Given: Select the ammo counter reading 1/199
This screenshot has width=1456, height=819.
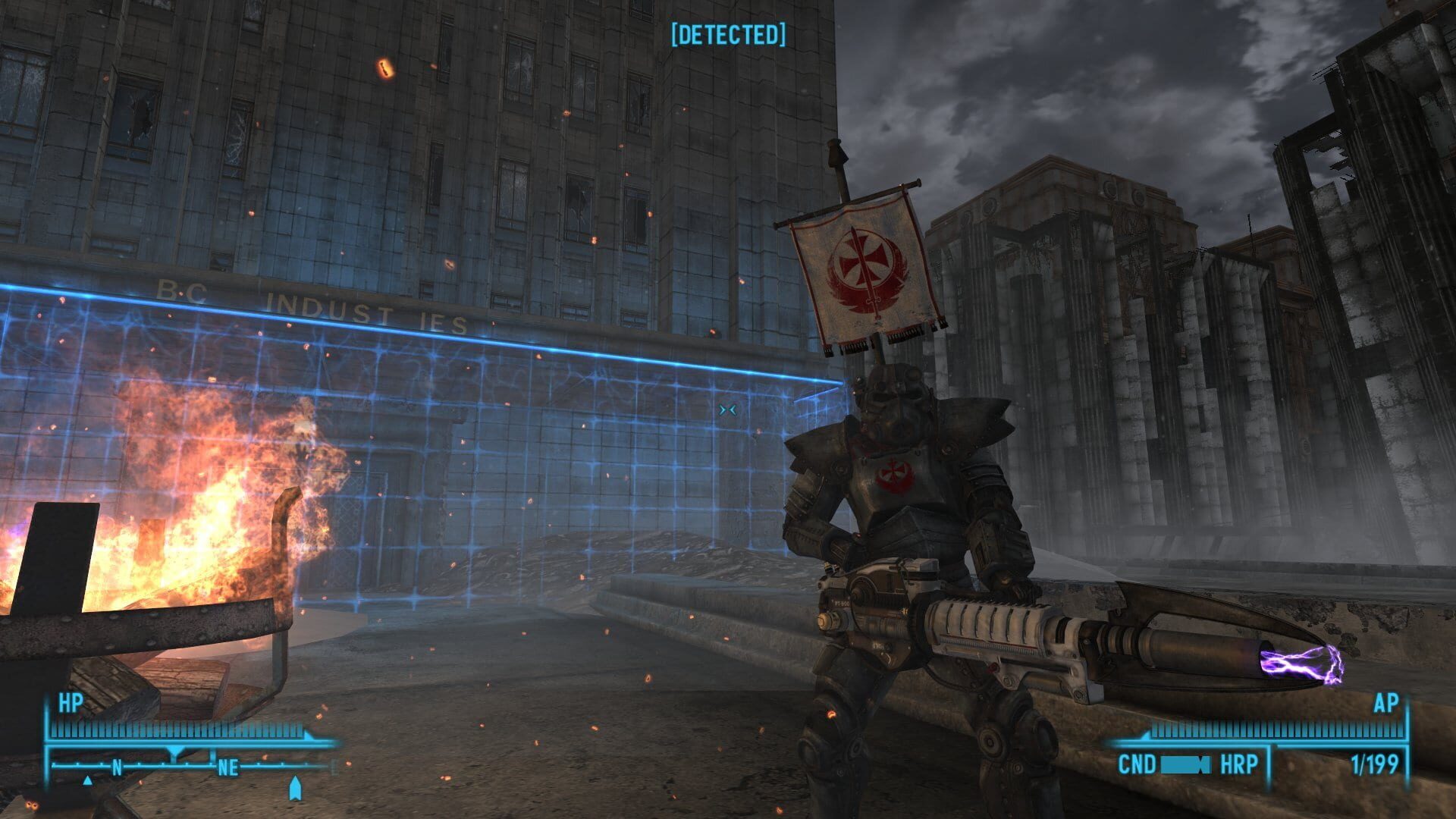Looking at the screenshot, I should click(1376, 764).
